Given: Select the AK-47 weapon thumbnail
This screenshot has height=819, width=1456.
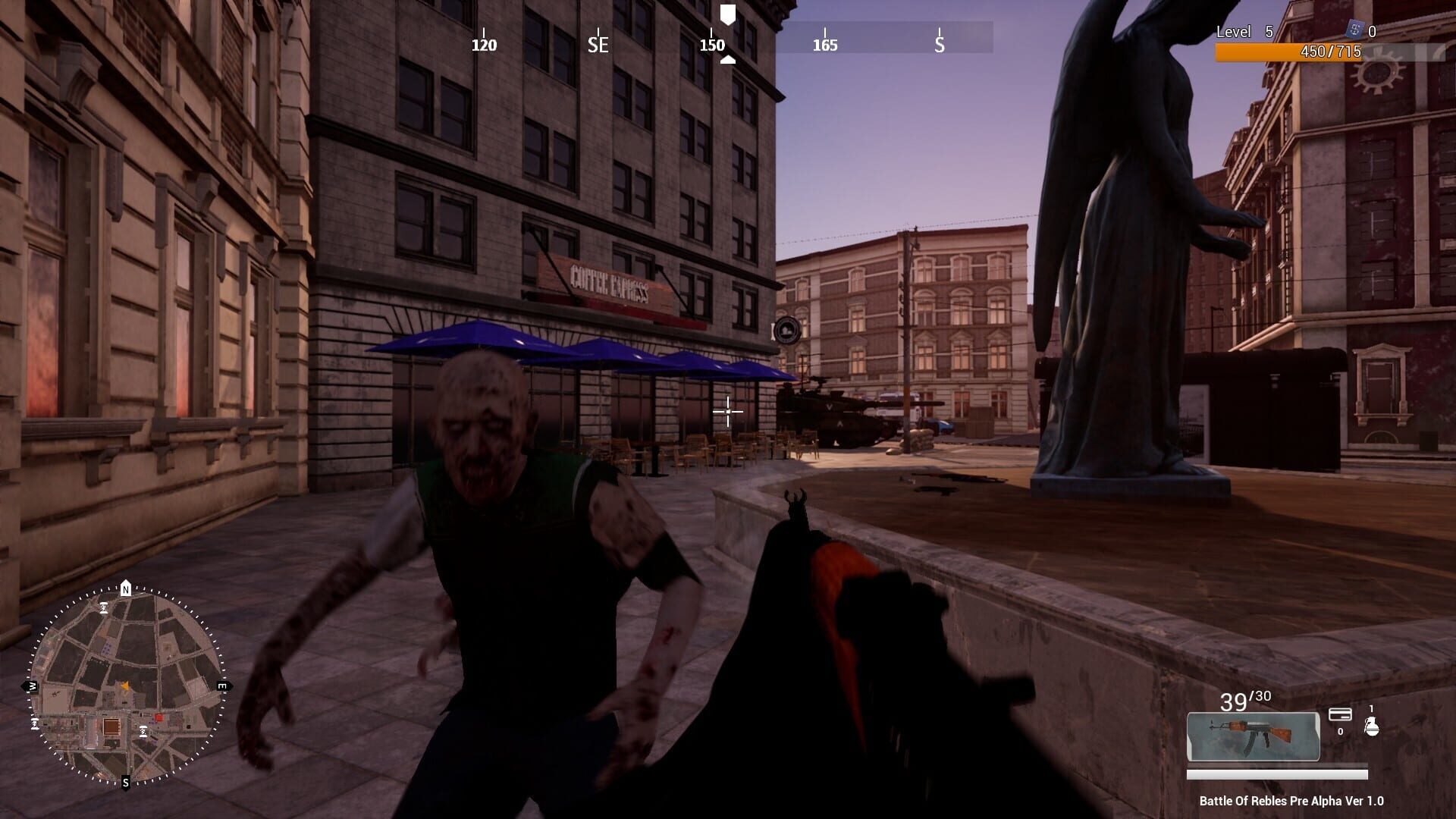Looking at the screenshot, I should [1253, 736].
